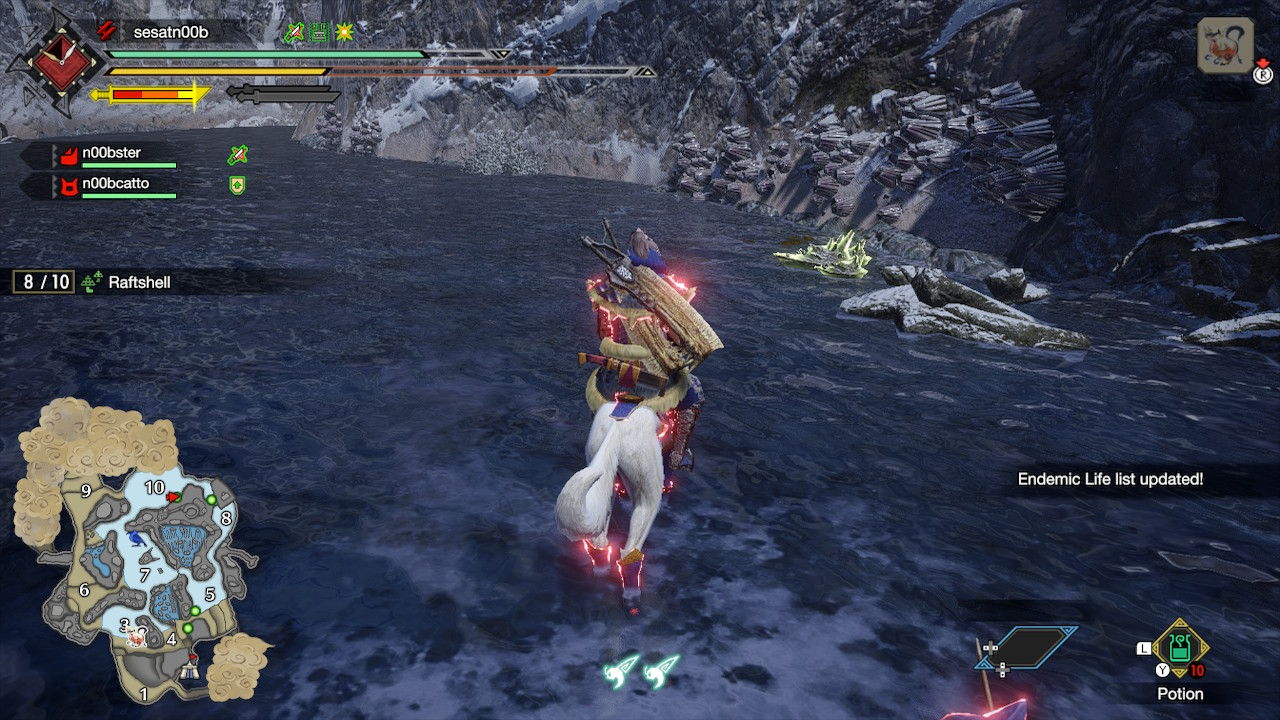The image size is (1280, 720).
Task: Click the red Palamute icon beside n00bster
Action: [70, 154]
